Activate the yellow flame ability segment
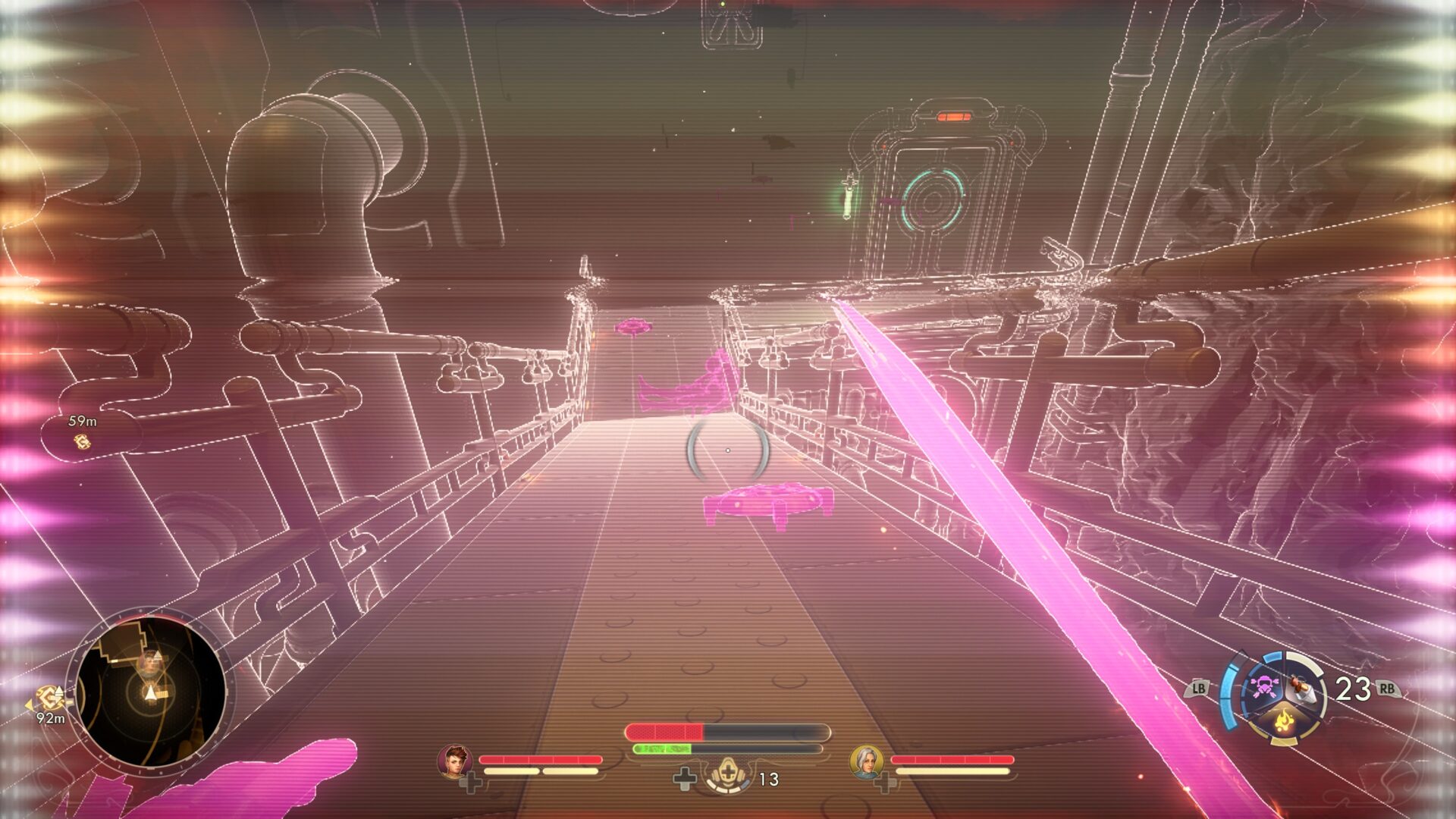Viewport: 1456px width, 819px height. point(1283,719)
